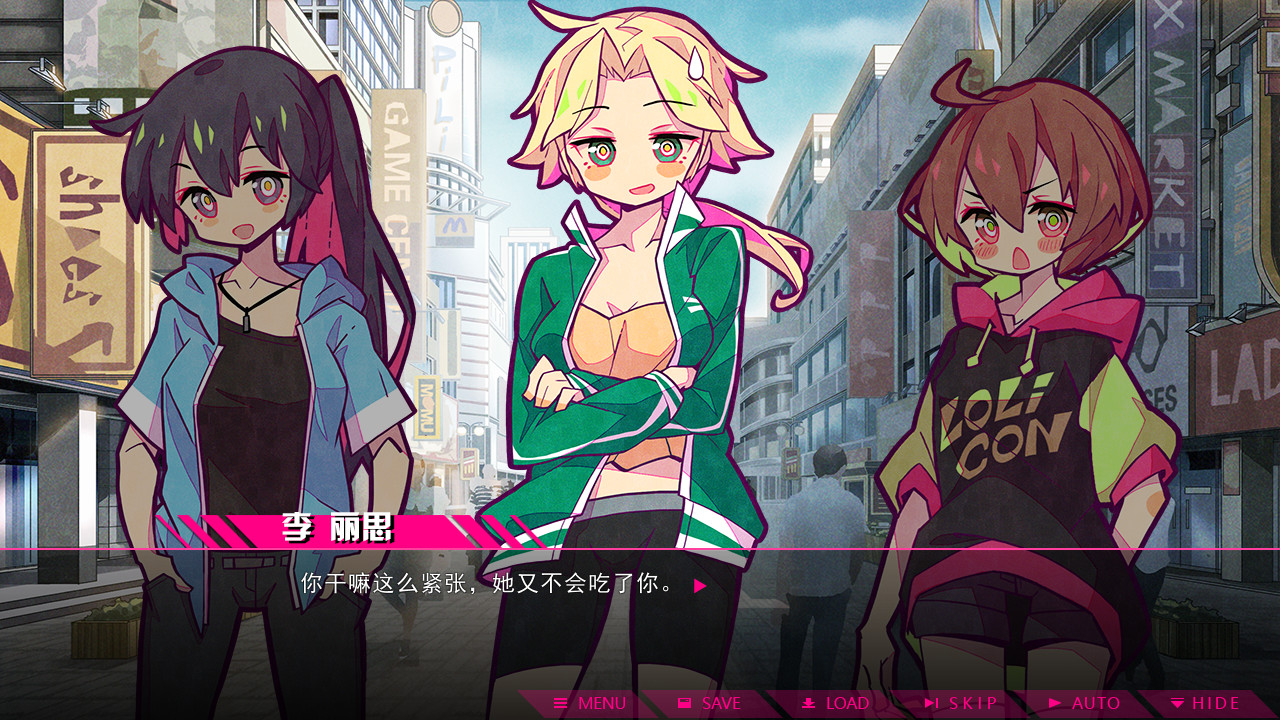1280x720 pixels.
Task: Open the game MENU
Action: coord(585,703)
